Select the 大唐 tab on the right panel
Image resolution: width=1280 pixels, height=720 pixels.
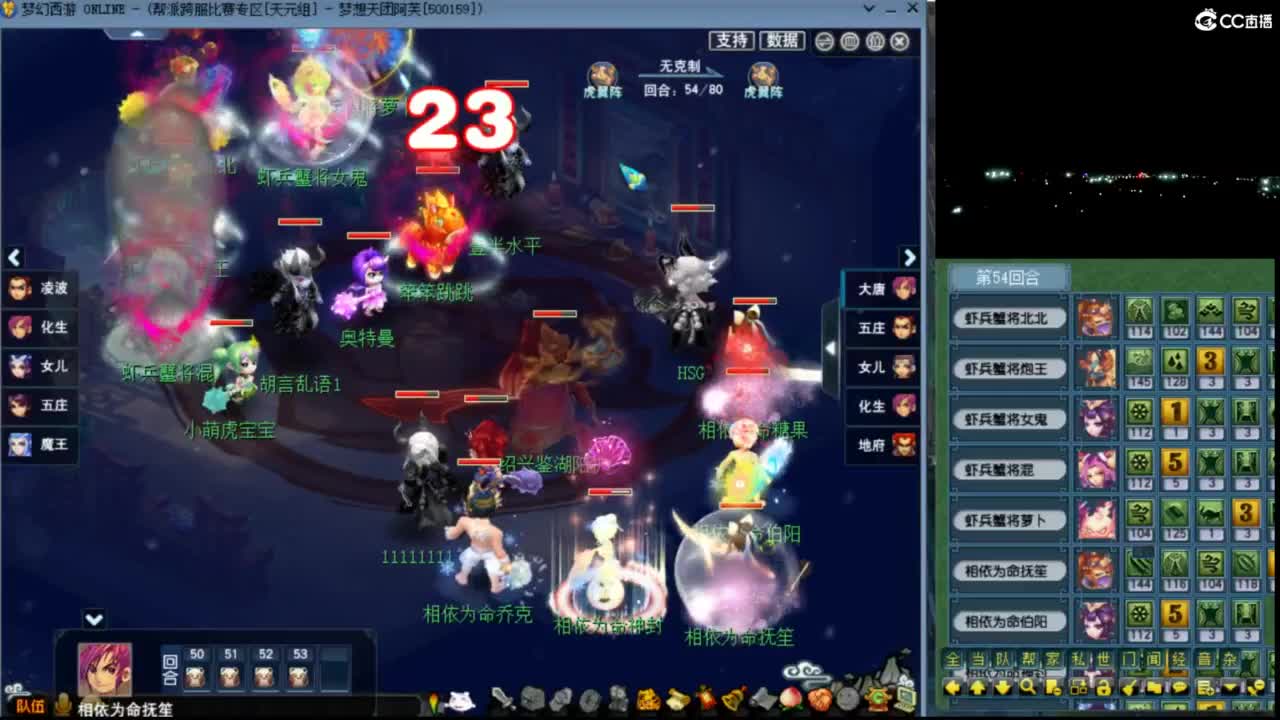880,288
